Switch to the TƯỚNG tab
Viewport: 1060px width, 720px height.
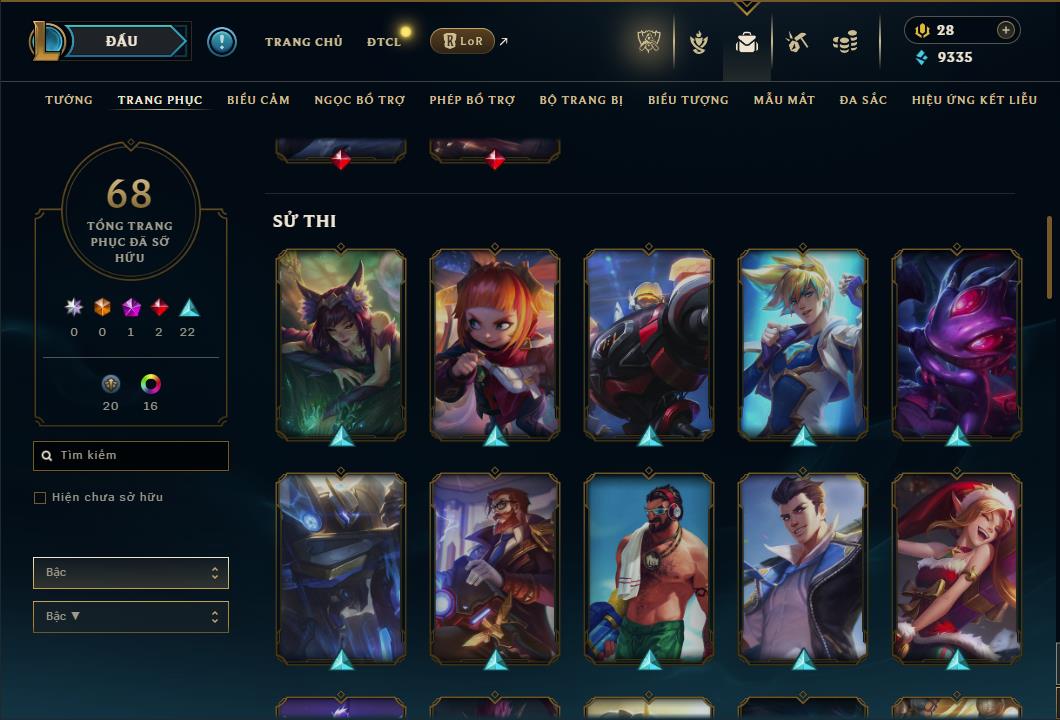69,100
